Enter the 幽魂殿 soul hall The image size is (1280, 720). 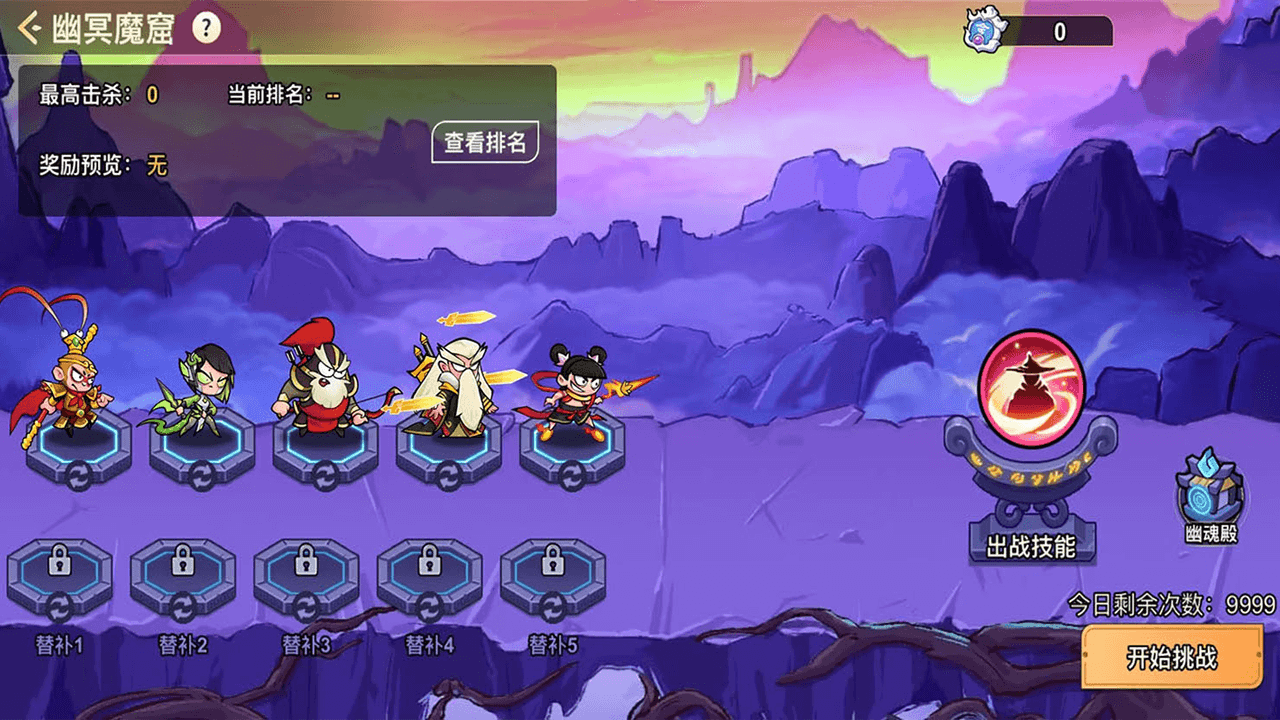pos(1209,497)
